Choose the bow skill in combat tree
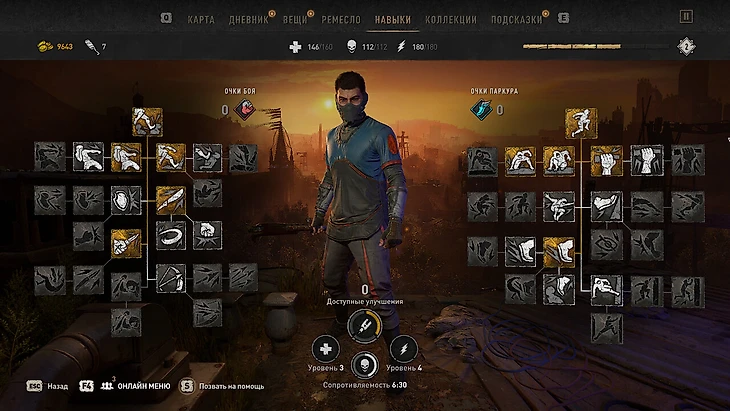Image resolution: width=730 pixels, height=411 pixels. coord(170,277)
